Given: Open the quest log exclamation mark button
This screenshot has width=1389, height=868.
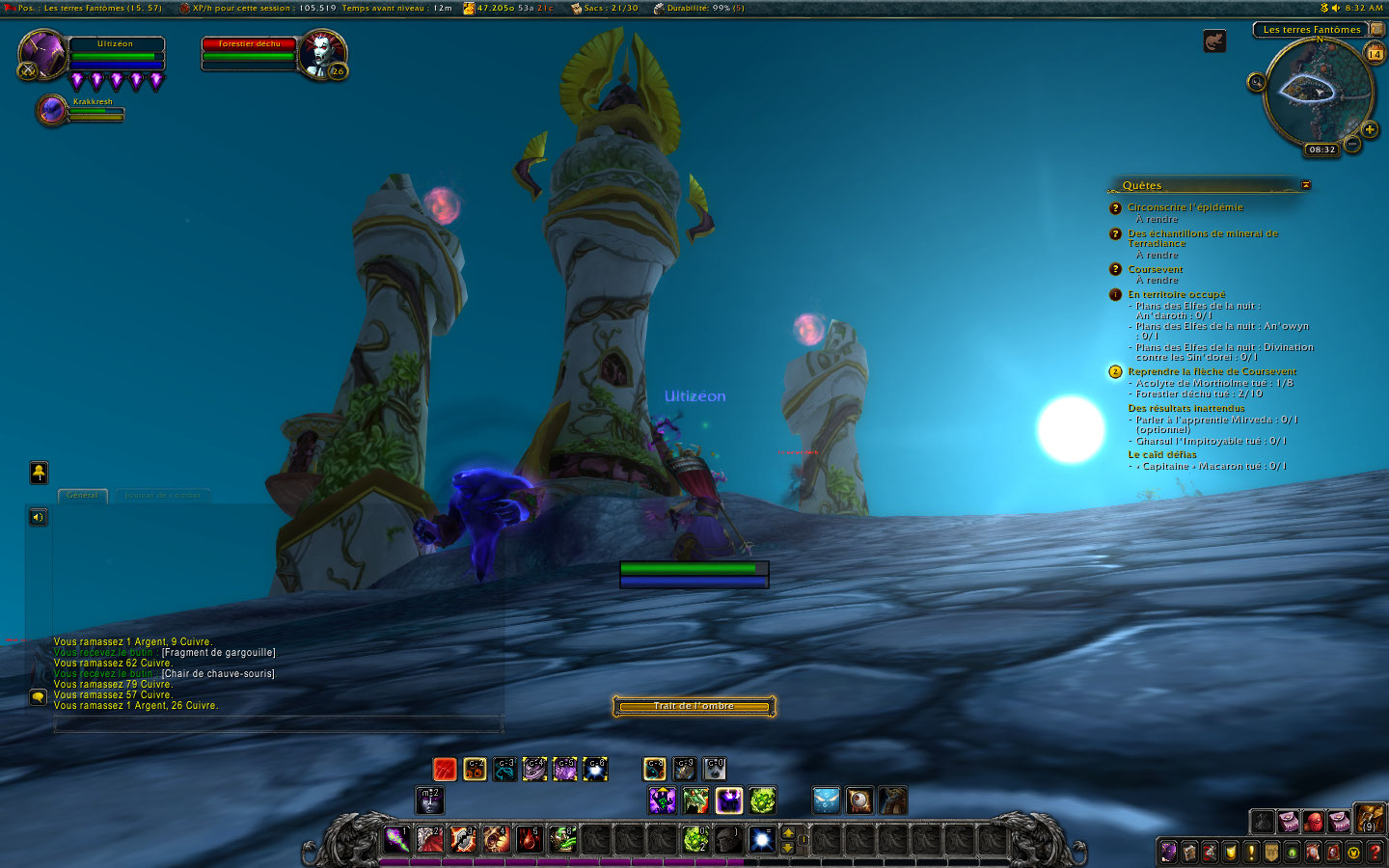Looking at the screenshot, I should [x=1251, y=853].
